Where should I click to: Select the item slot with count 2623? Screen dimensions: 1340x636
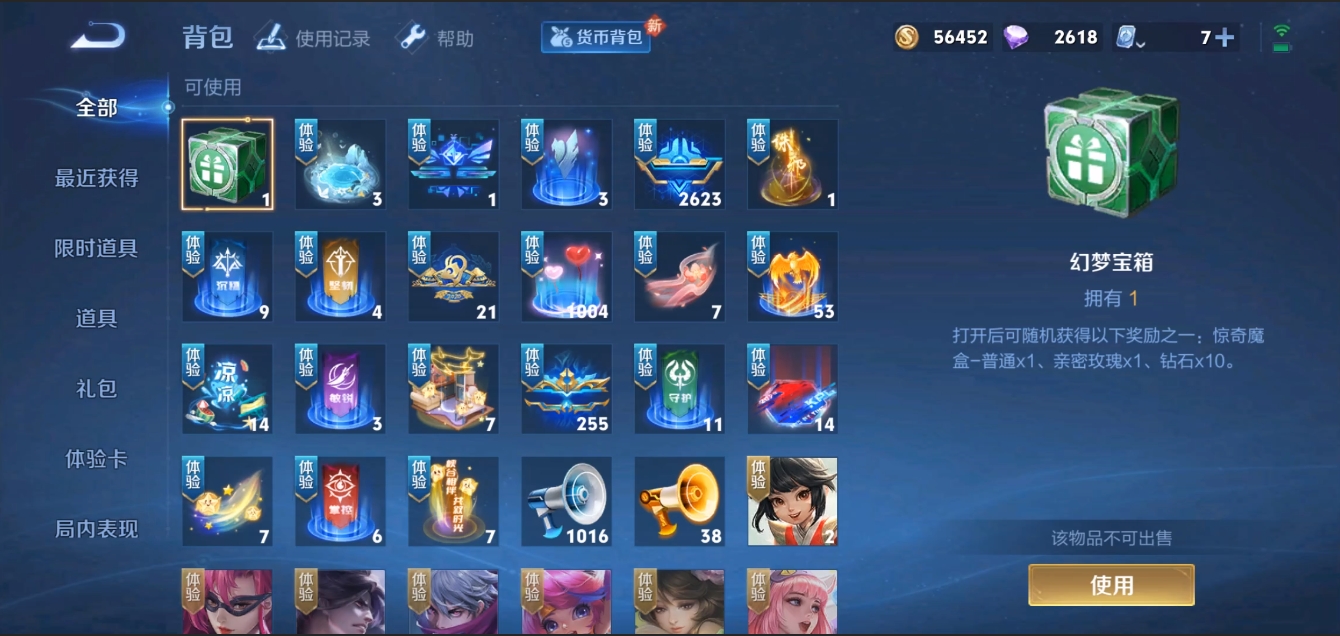[680, 164]
